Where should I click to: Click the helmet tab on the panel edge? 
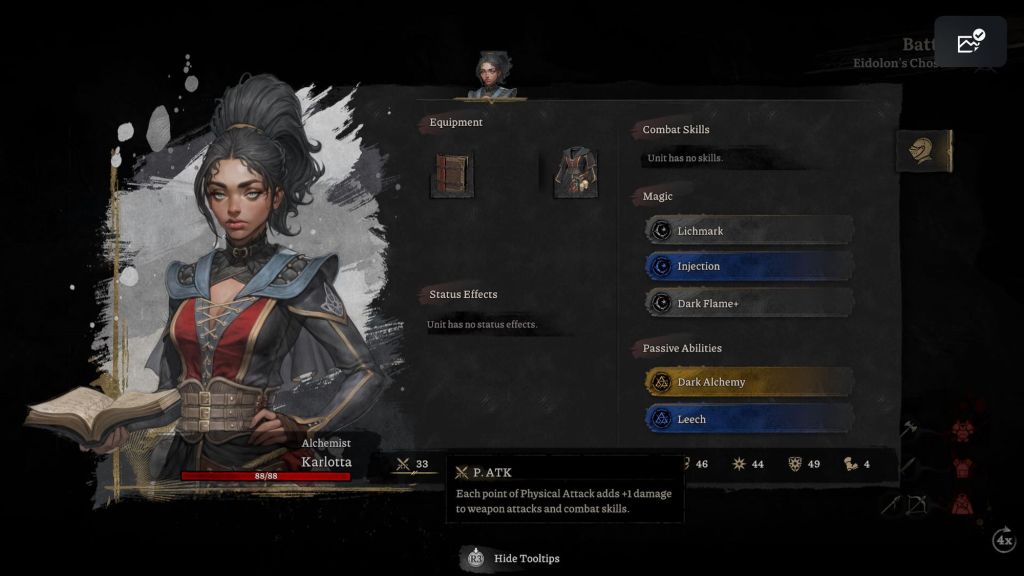(922, 151)
